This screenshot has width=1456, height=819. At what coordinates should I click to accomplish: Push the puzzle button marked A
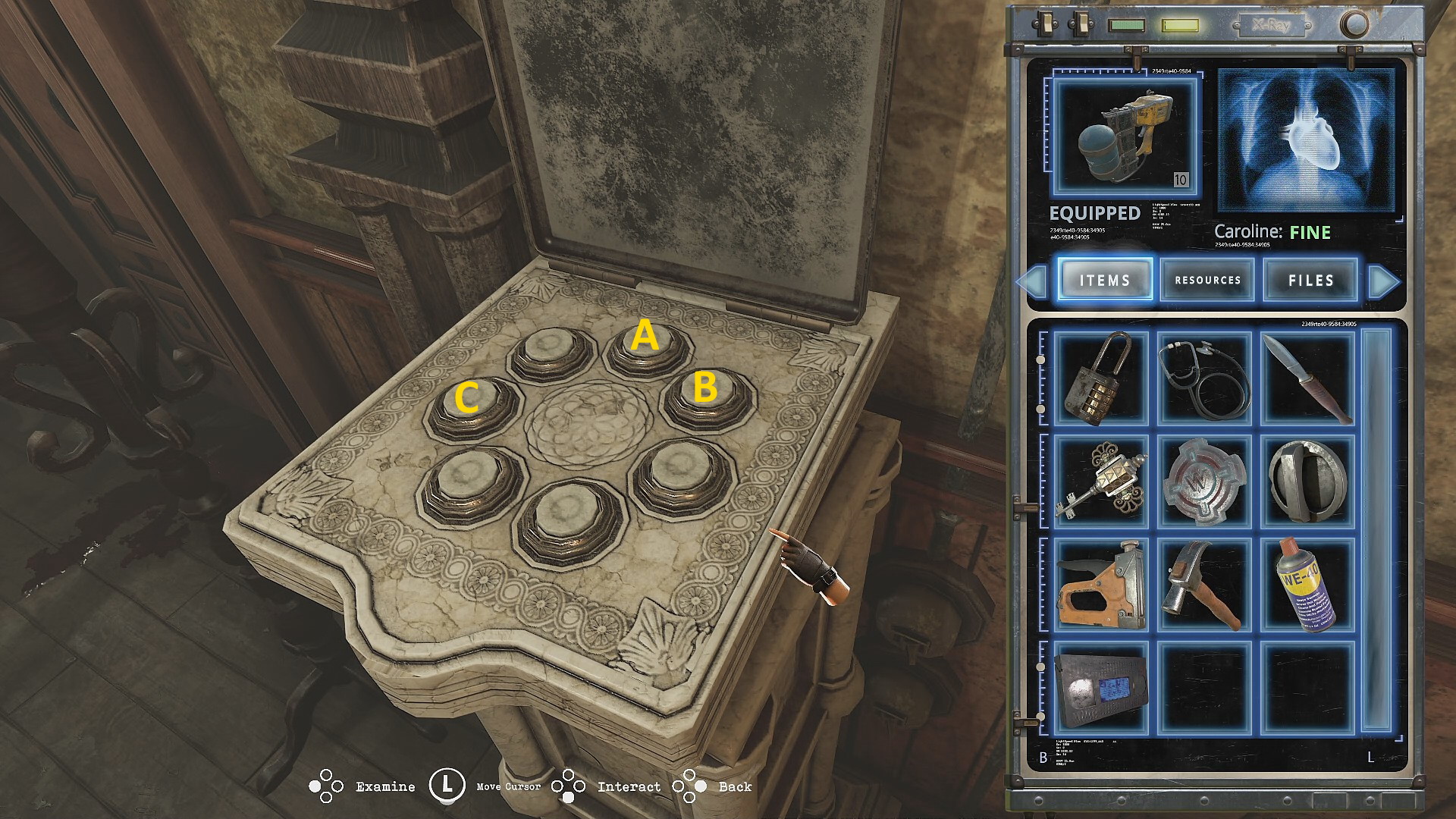pos(647,345)
